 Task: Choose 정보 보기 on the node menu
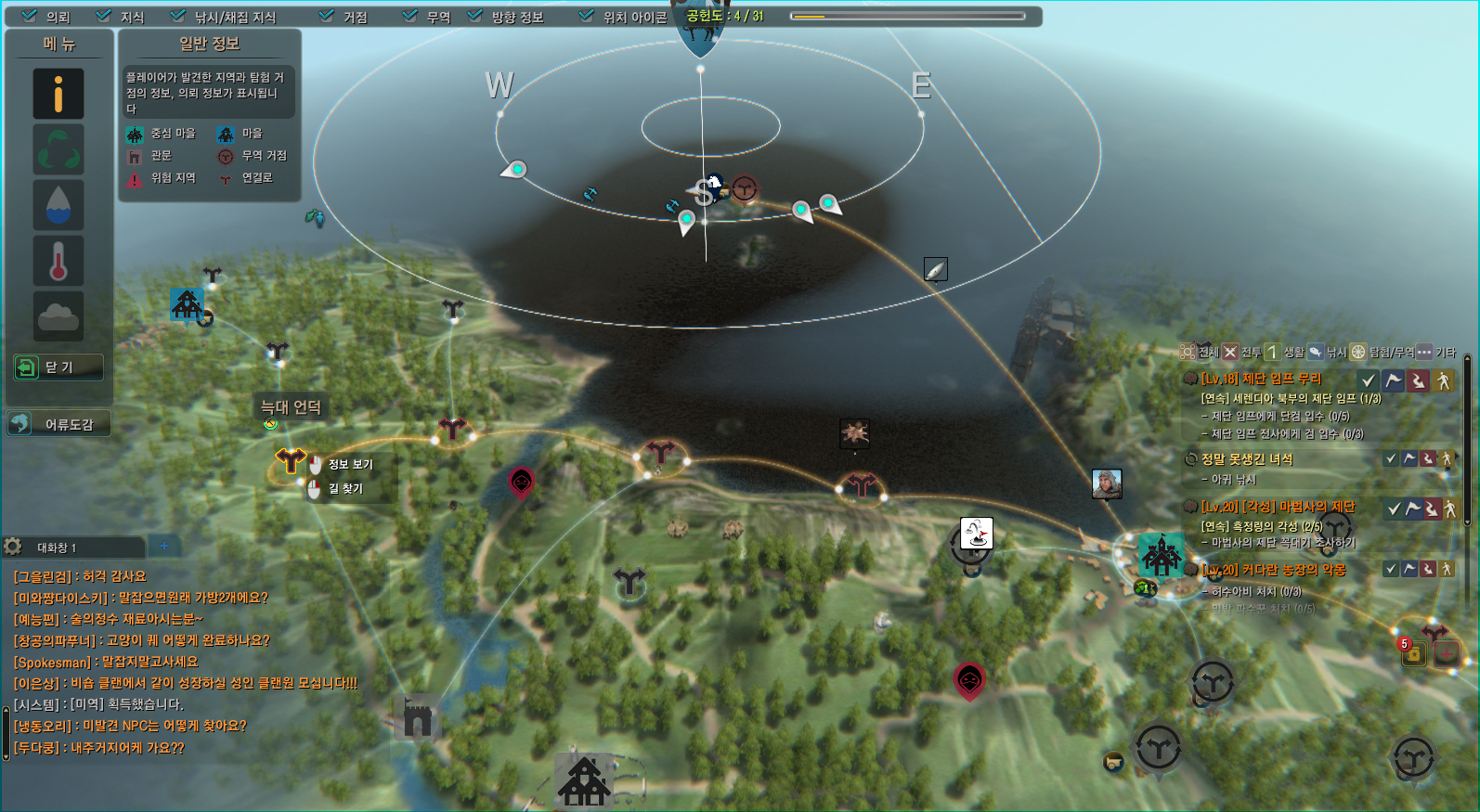point(350,464)
